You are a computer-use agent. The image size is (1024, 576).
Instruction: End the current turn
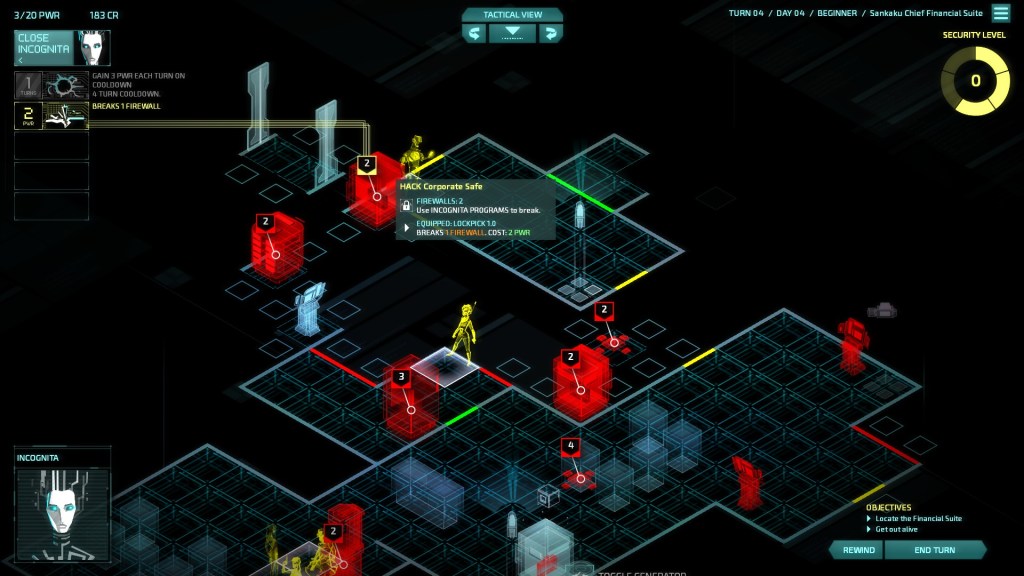(934, 550)
